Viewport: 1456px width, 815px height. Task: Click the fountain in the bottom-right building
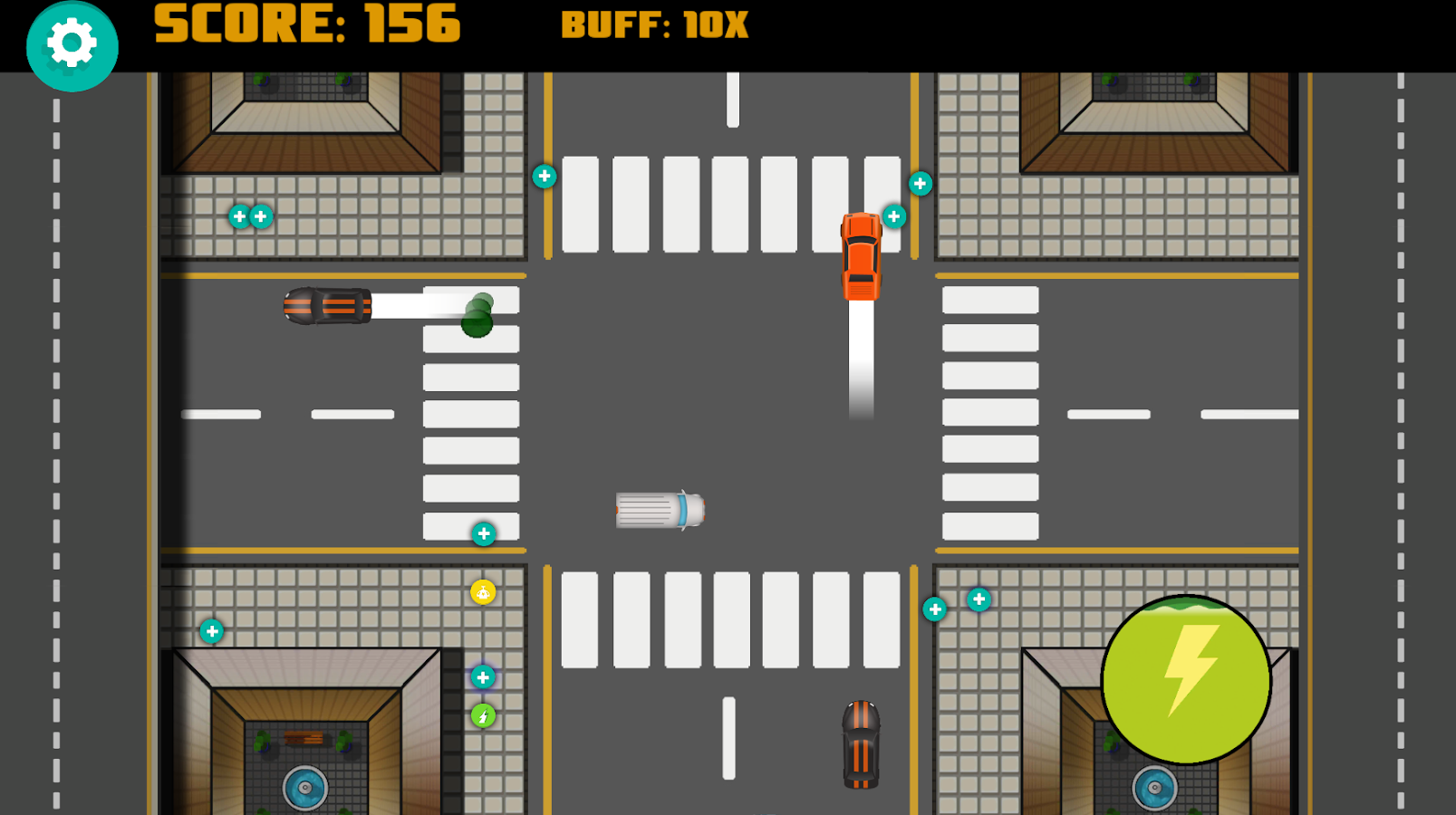click(x=1153, y=787)
